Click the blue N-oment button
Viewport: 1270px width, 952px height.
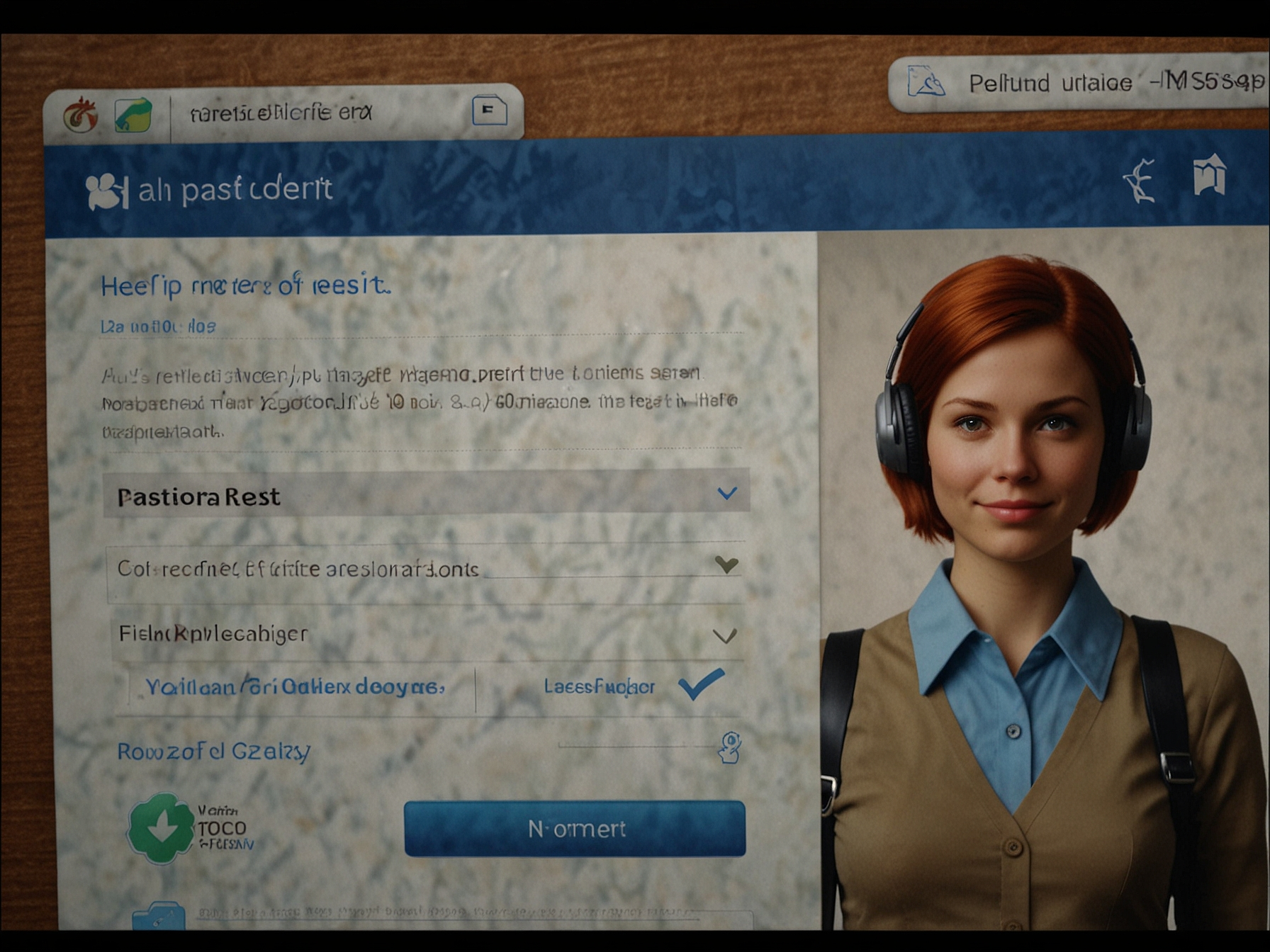pos(574,828)
